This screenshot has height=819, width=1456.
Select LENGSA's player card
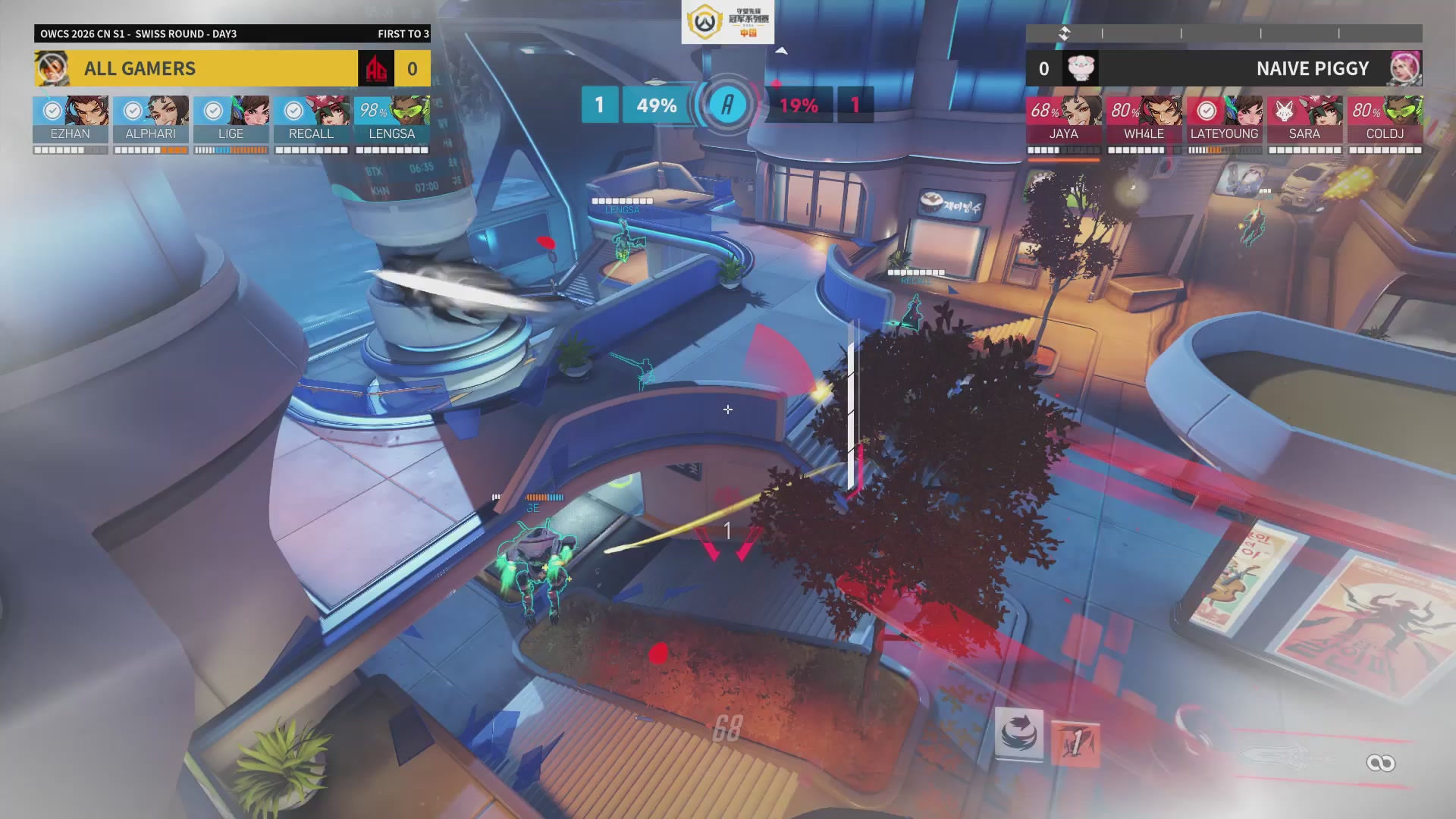pos(392,120)
